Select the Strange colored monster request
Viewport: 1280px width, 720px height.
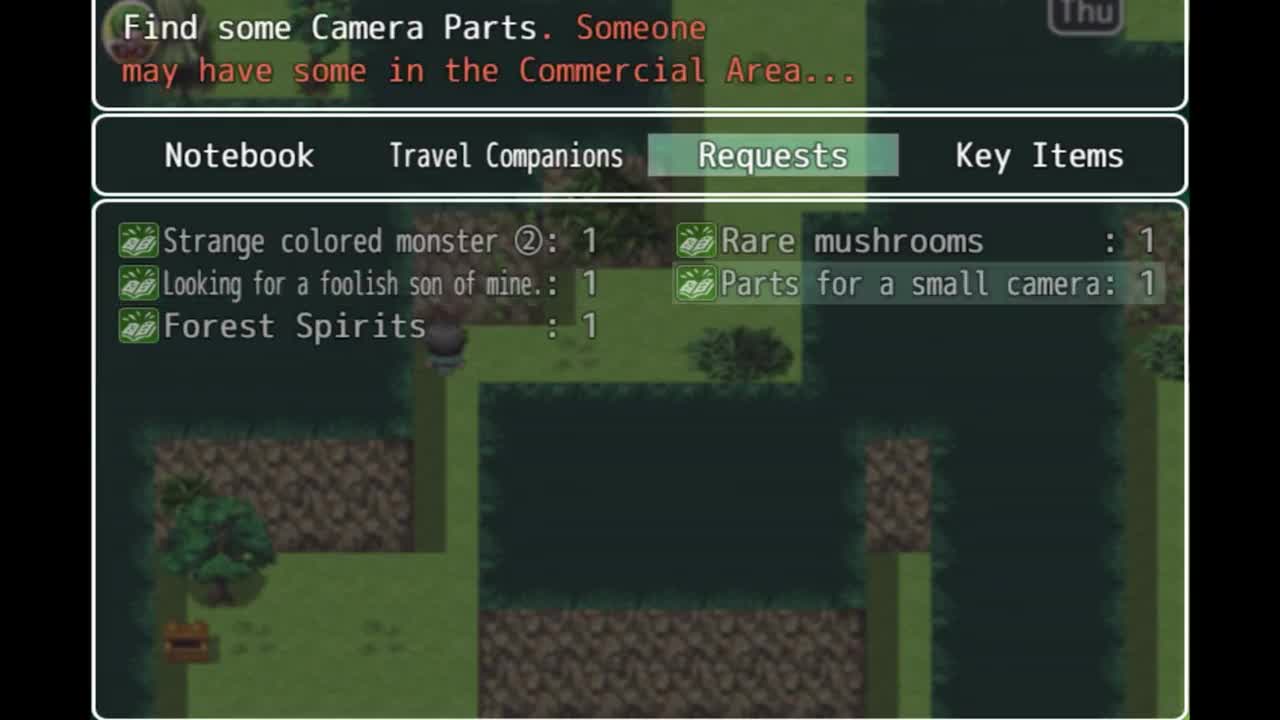[x=357, y=241]
